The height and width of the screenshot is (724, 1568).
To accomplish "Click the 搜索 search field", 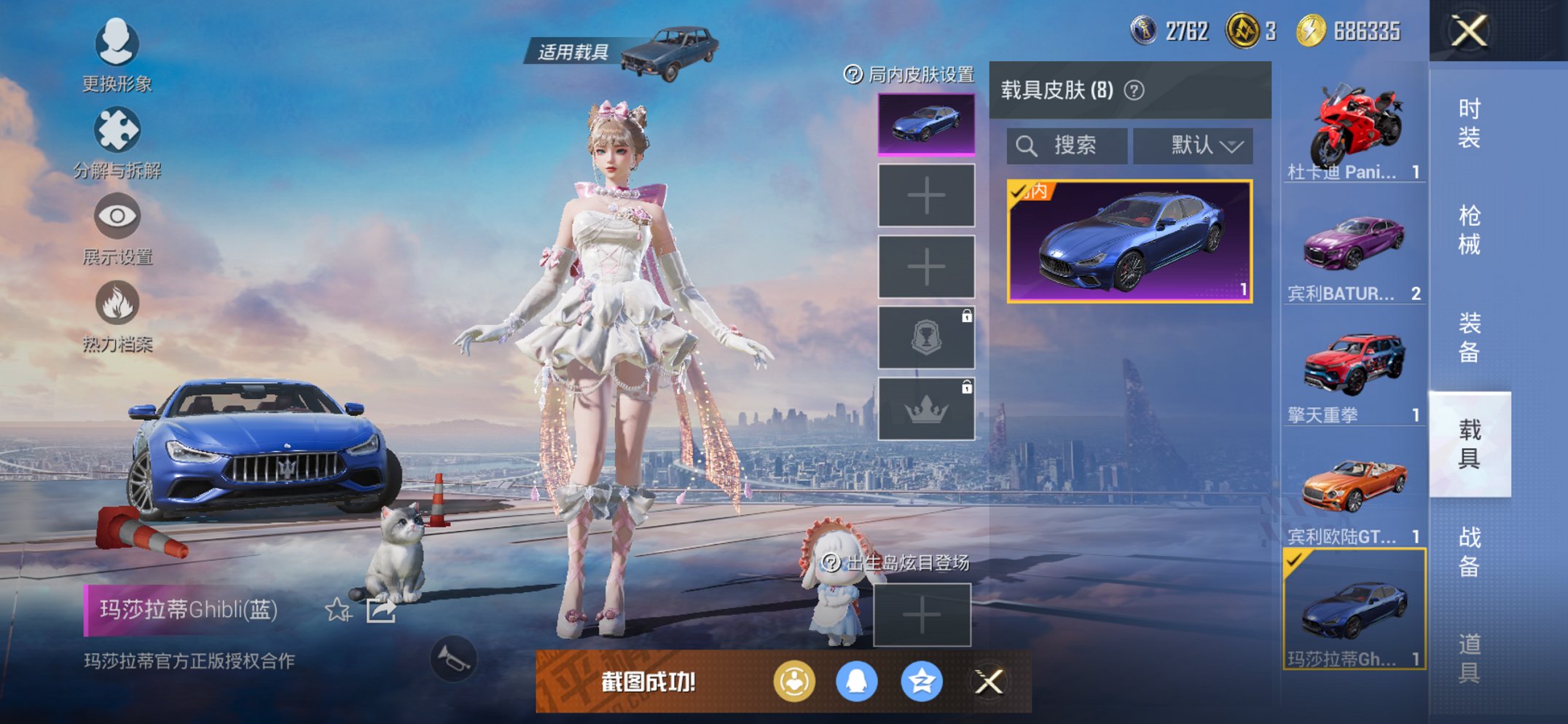I will pos(1067,146).
